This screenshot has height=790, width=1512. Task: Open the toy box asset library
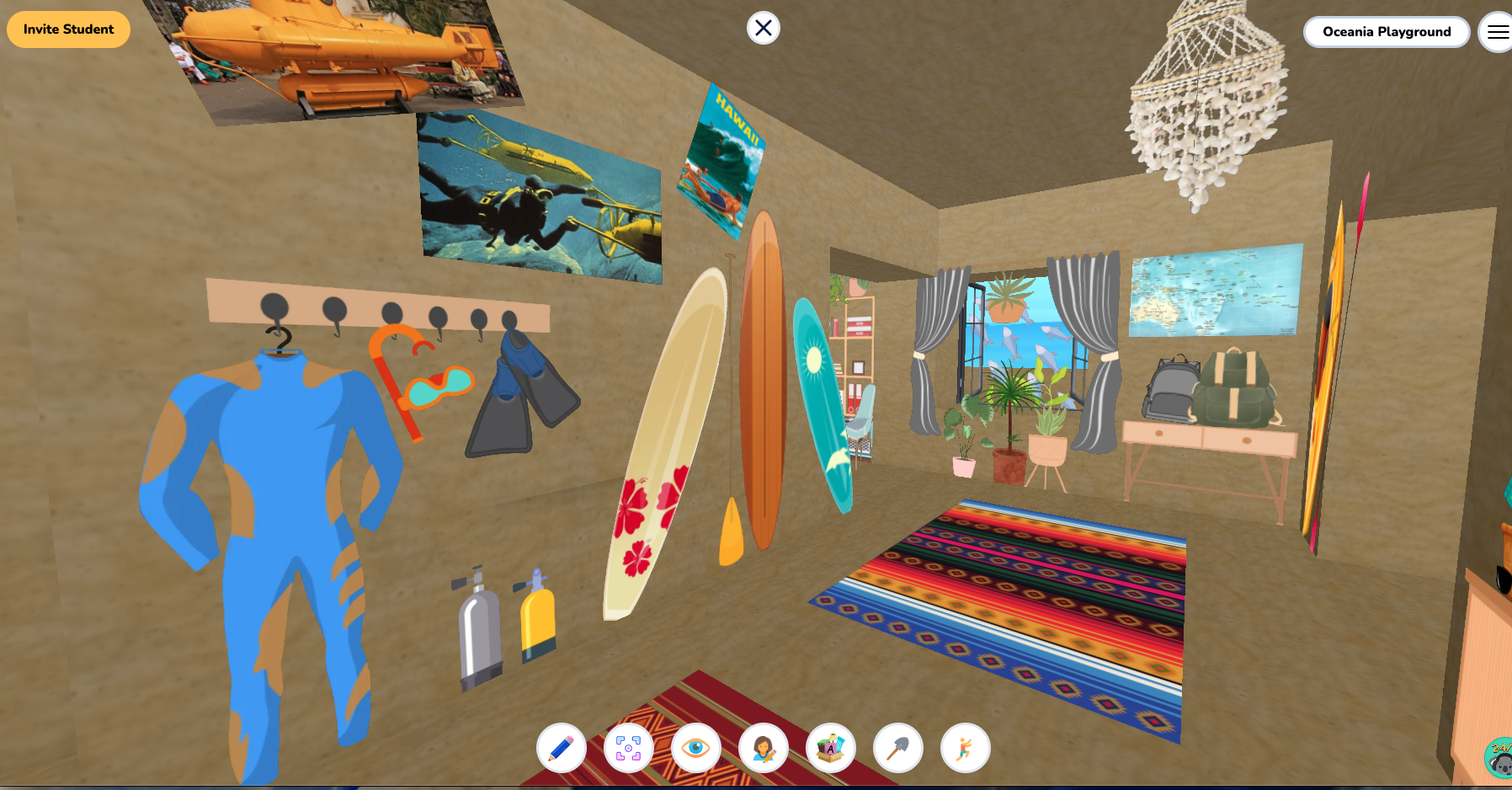[x=831, y=748]
